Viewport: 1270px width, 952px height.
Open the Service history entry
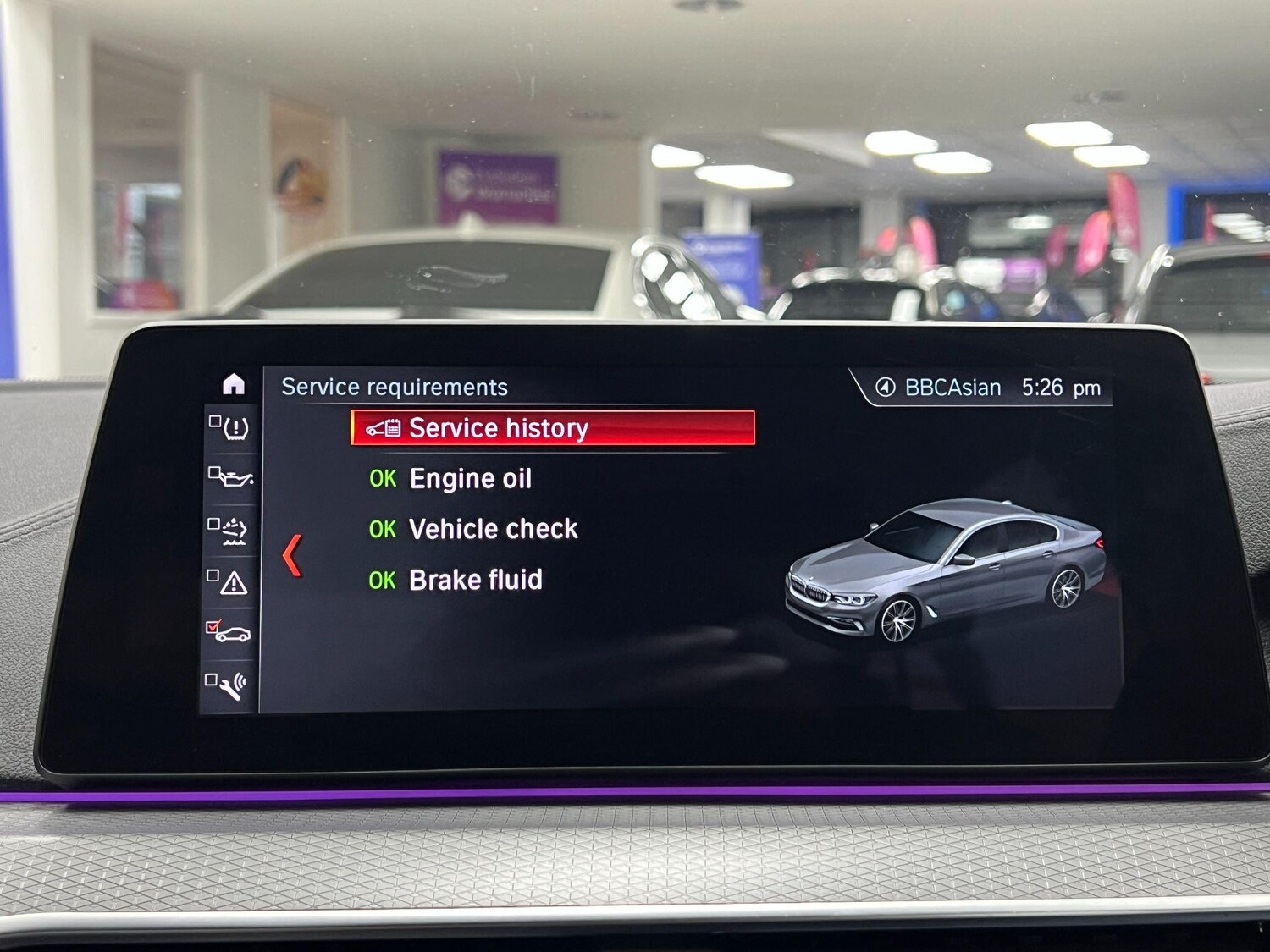[552, 428]
